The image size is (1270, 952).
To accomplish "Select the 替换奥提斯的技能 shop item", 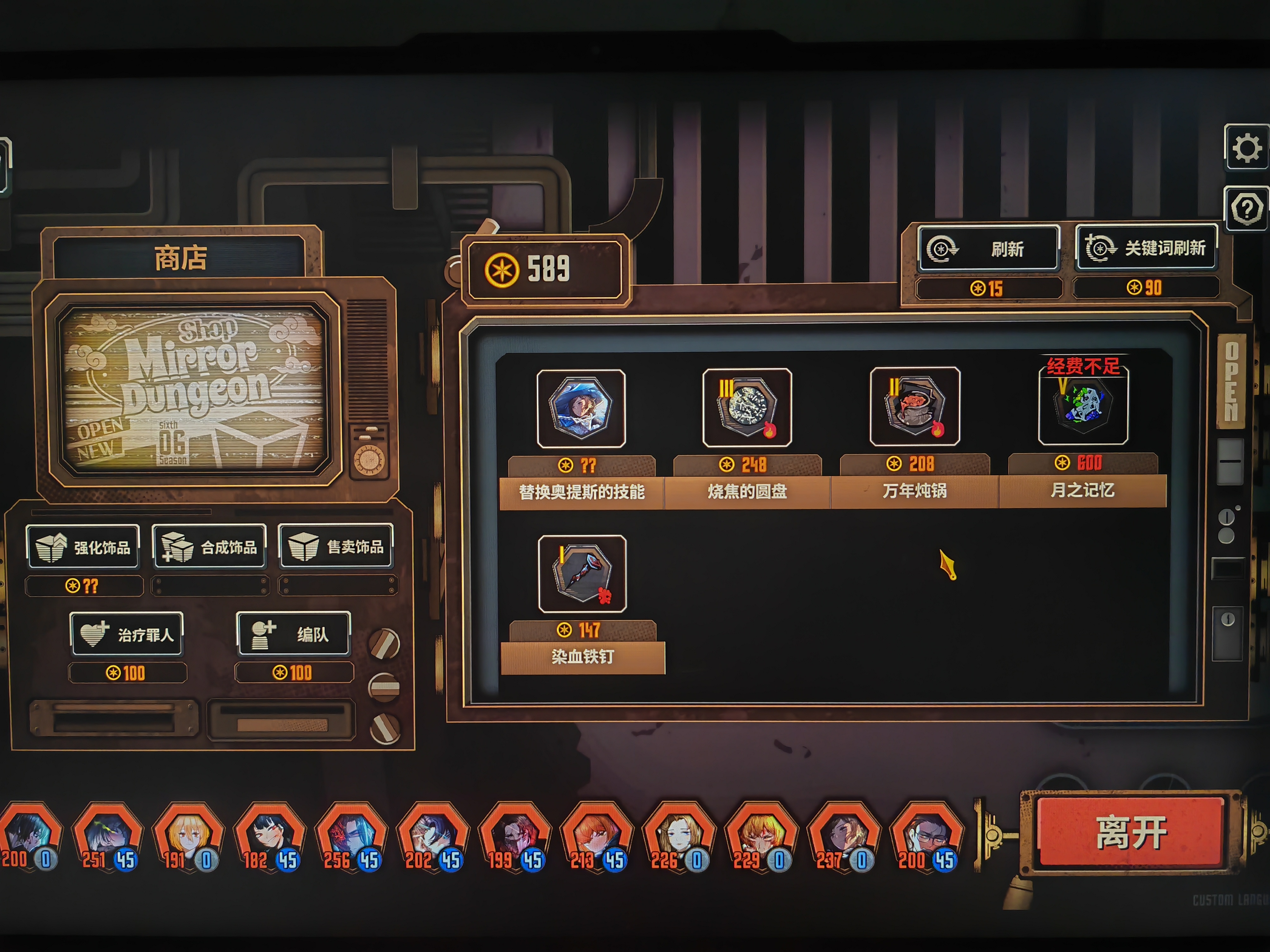I will 581,409.
